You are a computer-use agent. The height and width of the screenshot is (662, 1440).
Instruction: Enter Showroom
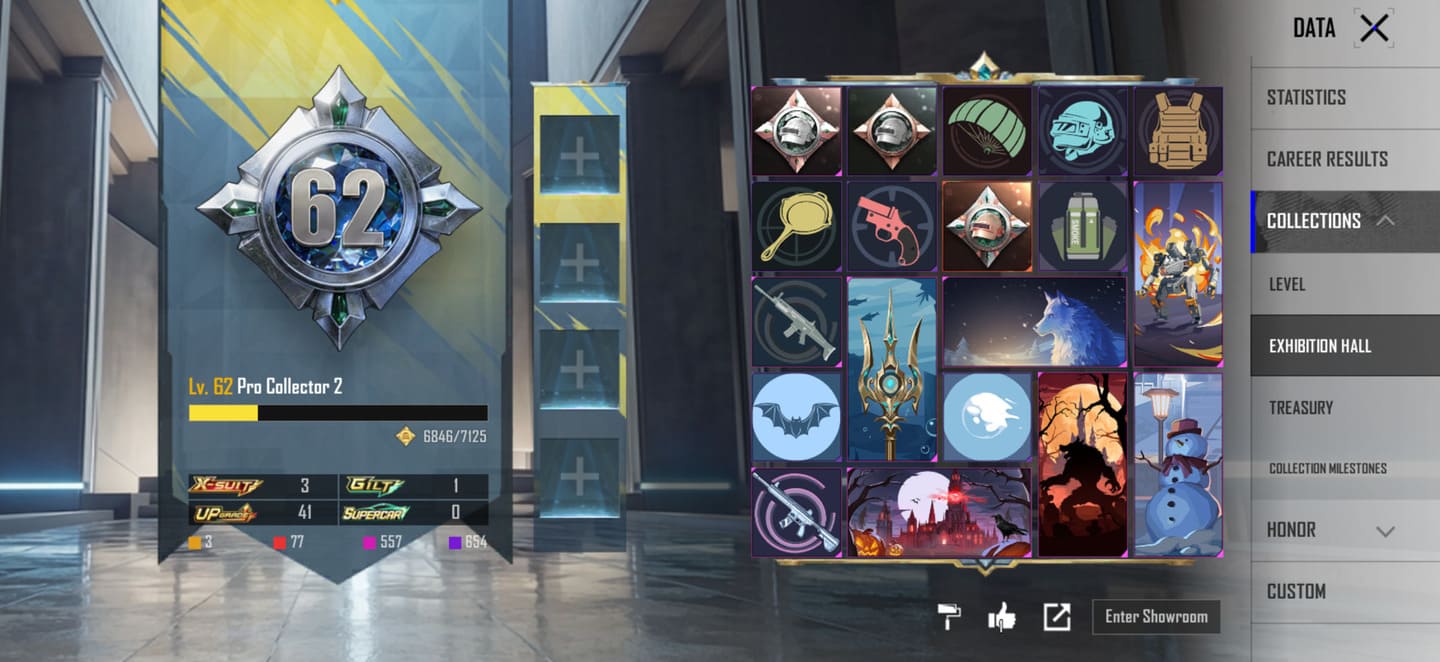coord(1156,617)
